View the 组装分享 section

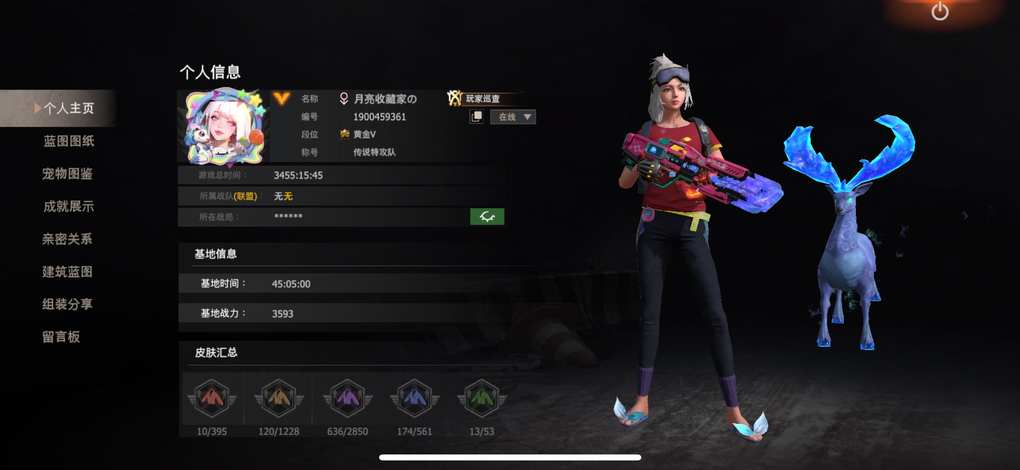[x=68, y=304]
